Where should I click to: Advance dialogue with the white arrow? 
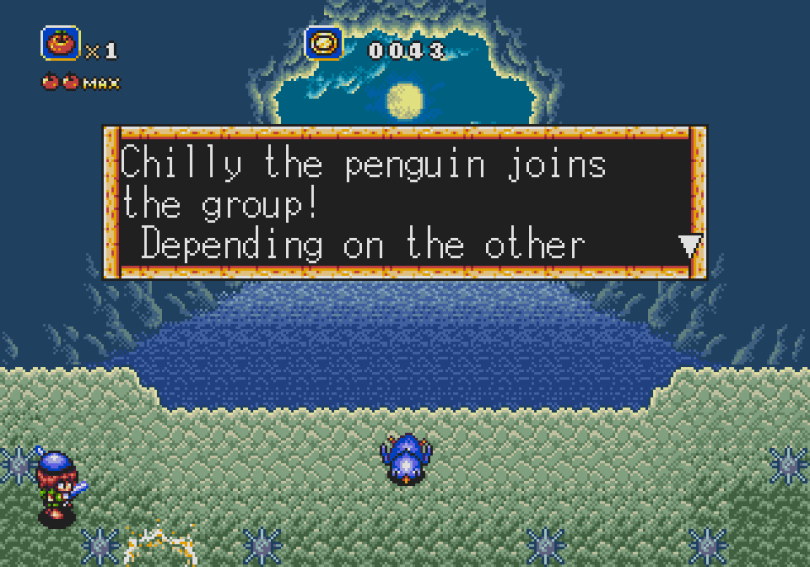coord(690,246)
